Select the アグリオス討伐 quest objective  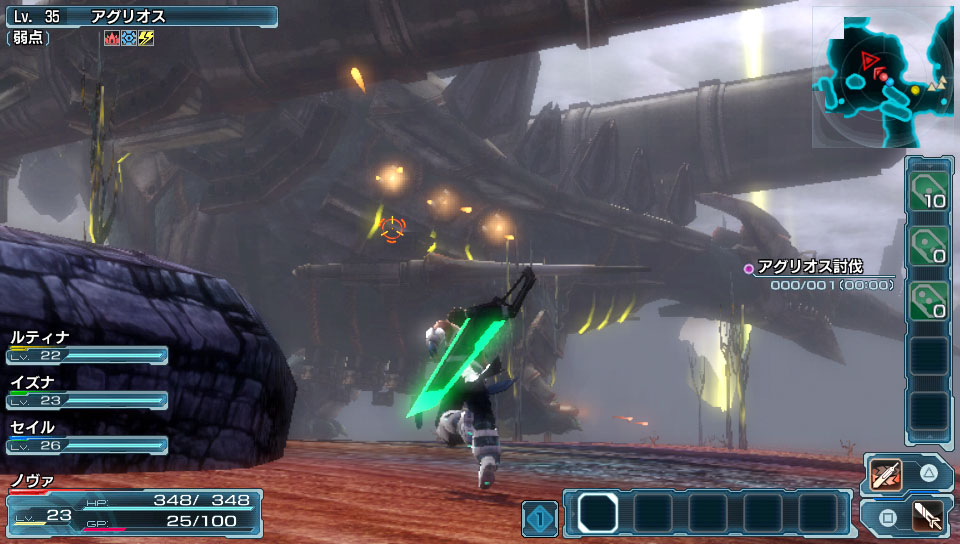point(809,267)
